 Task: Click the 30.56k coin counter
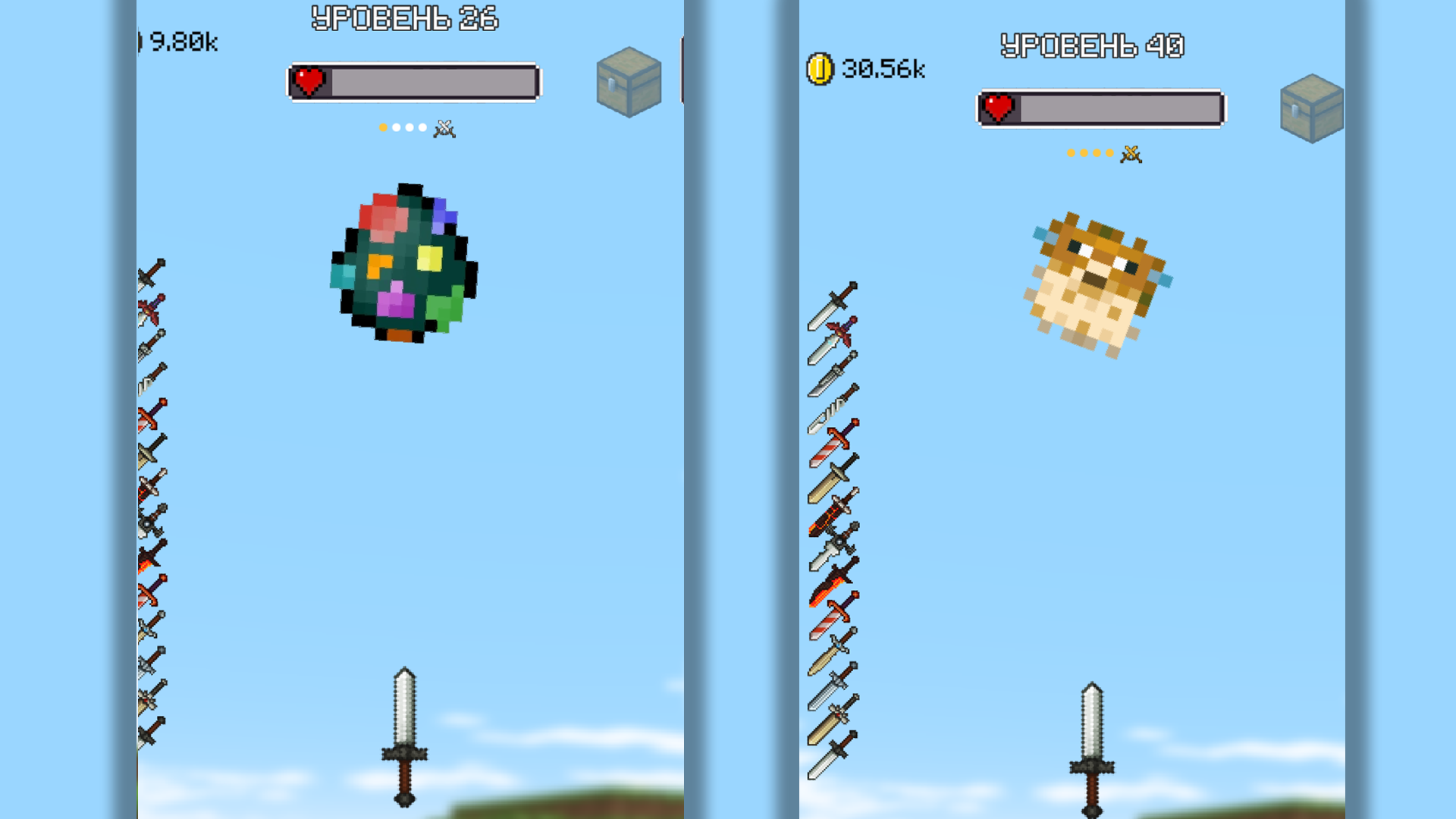coord(882,70)
